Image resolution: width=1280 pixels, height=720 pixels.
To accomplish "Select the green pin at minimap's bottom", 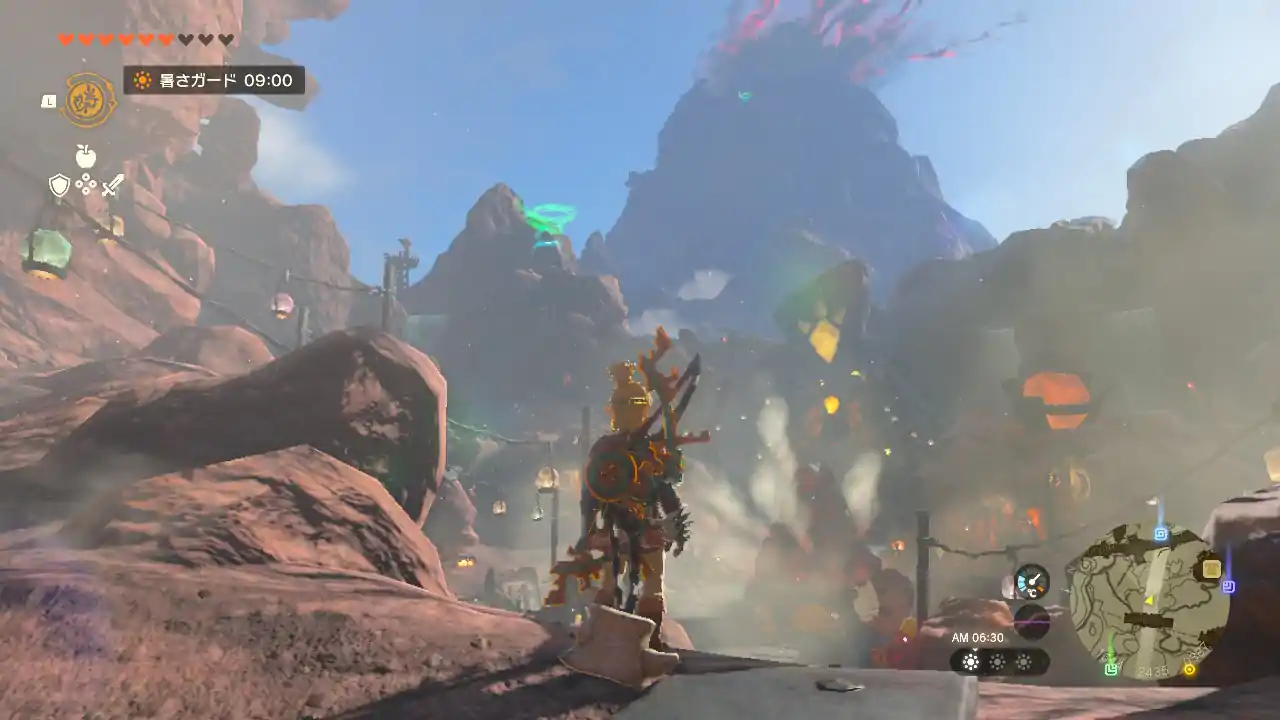I will pos(1111,668).
